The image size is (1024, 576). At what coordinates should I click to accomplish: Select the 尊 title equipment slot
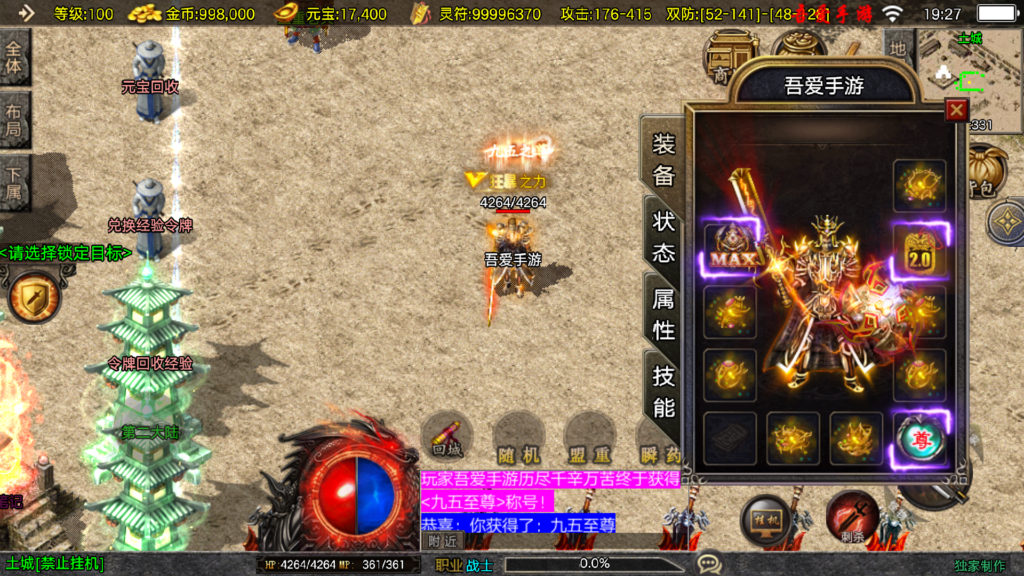pos(919,439)
